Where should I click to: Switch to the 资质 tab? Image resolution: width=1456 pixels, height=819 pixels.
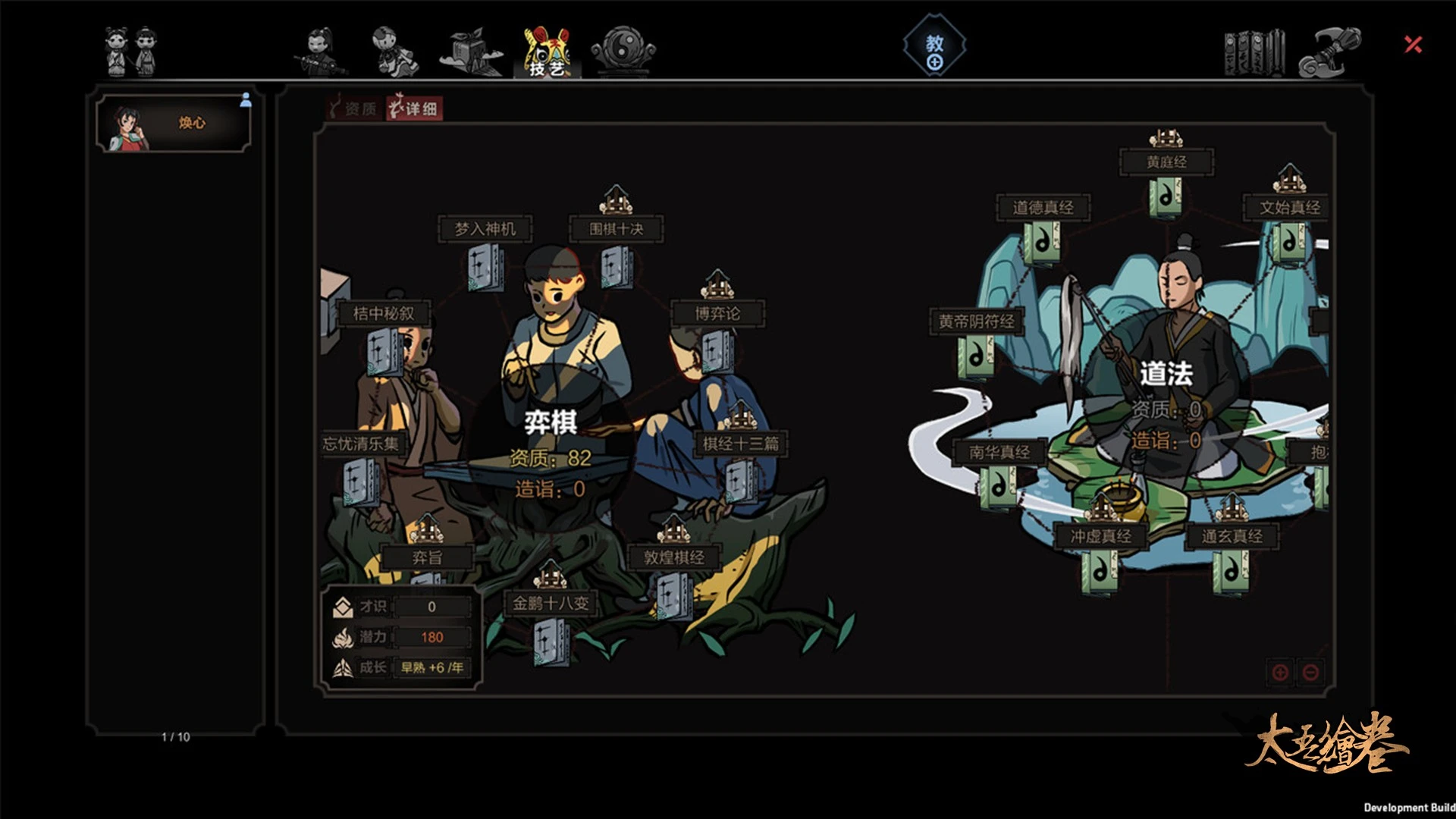[353, 109]
